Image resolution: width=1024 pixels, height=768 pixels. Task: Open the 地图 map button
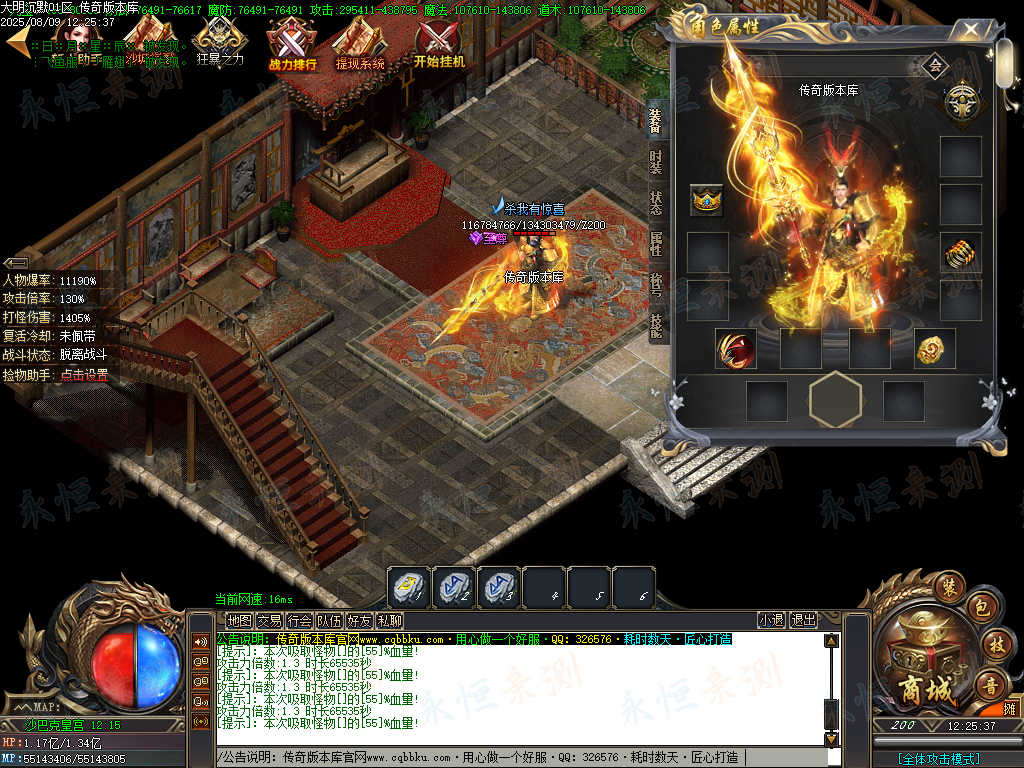pos(240,621)
